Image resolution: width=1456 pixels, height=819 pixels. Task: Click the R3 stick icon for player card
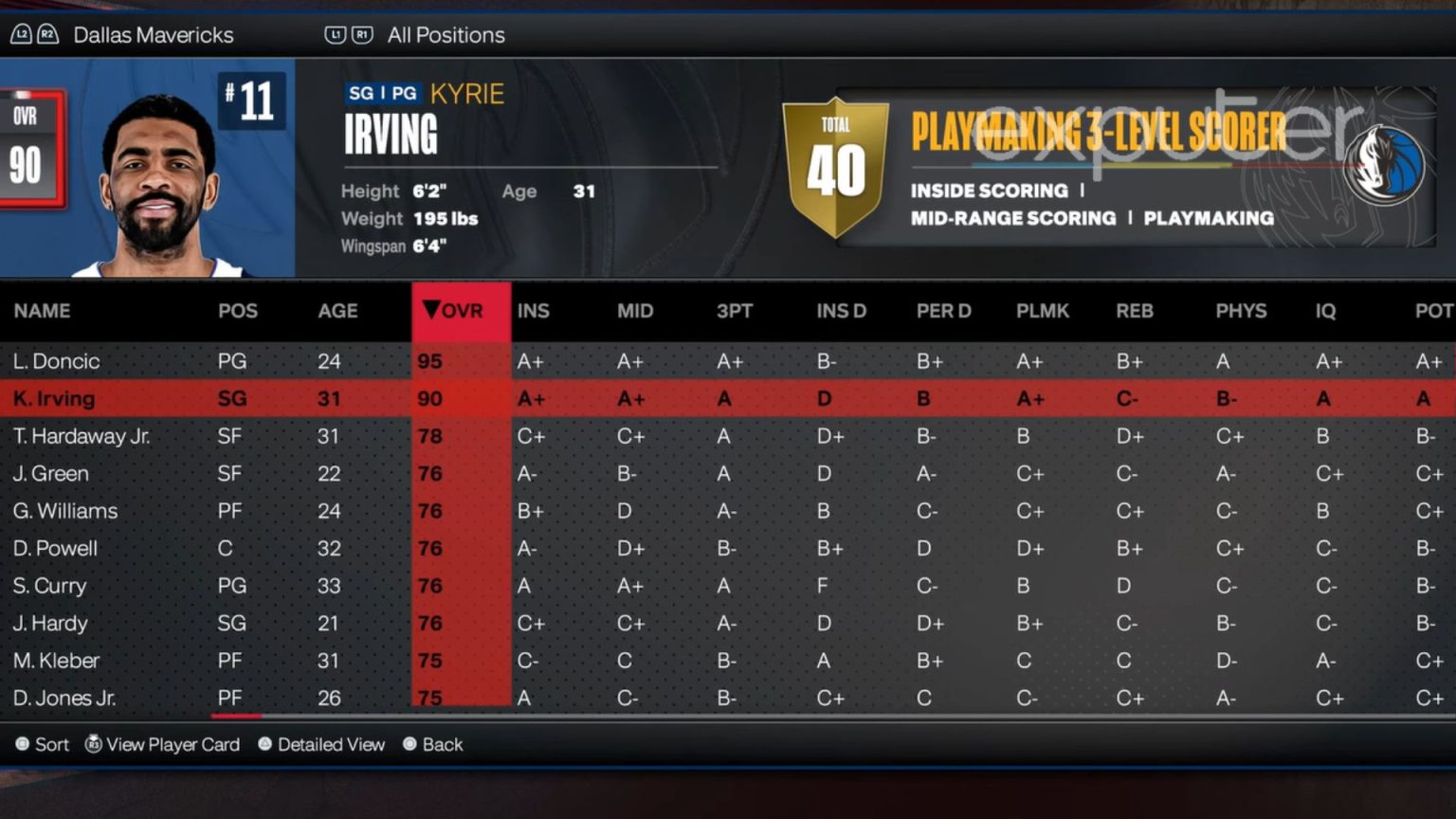(92, 745)
